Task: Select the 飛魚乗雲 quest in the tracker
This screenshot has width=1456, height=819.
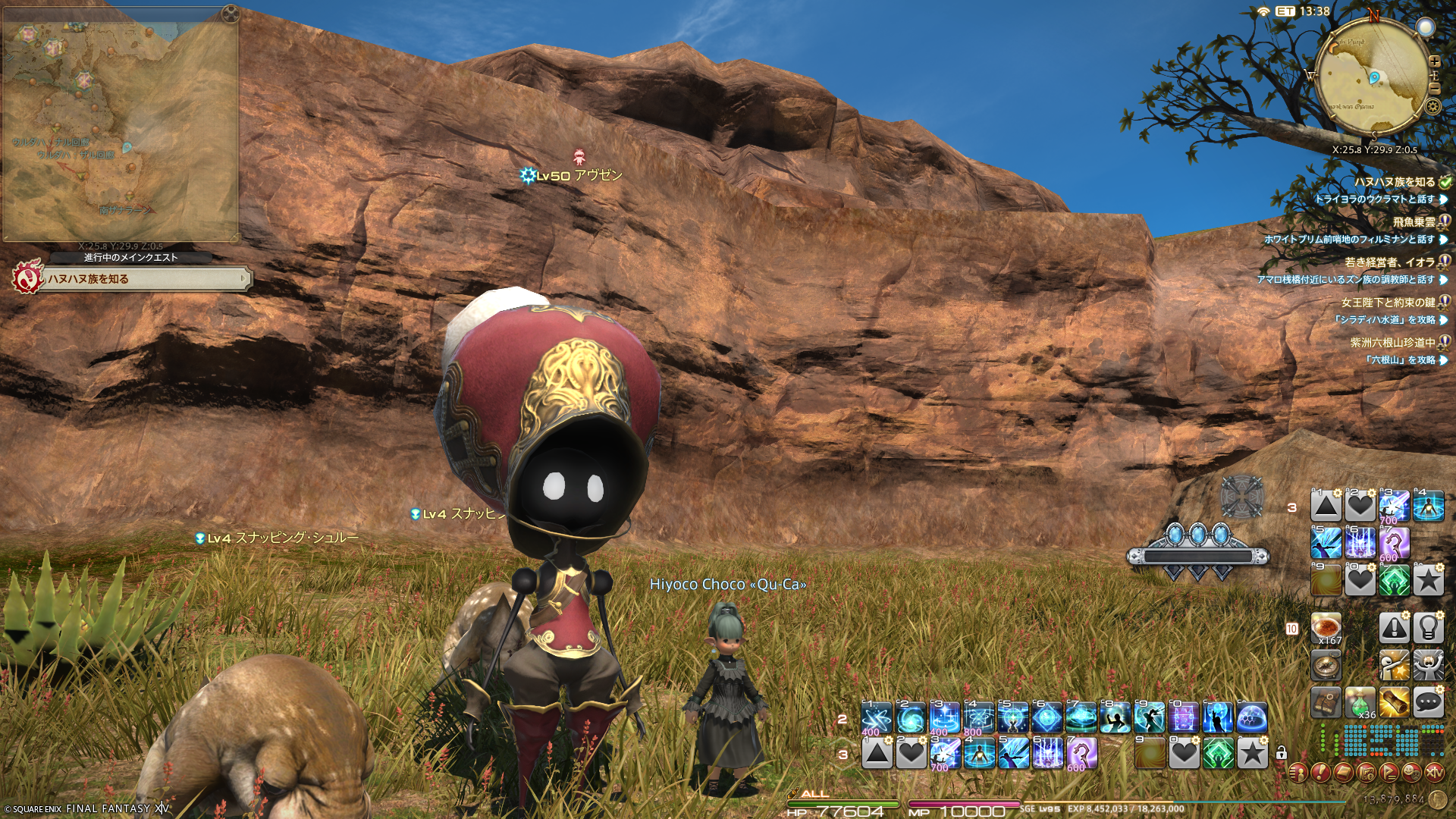Action: coord(1414,222)
